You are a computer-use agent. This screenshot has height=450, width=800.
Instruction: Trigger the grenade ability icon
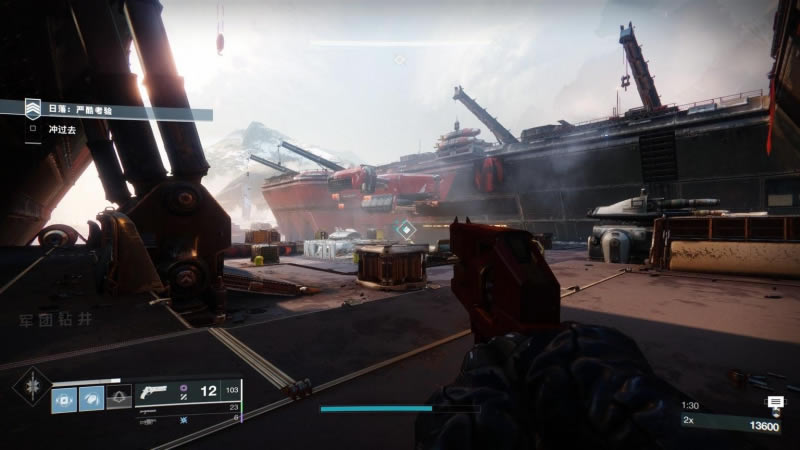point(64,398)
